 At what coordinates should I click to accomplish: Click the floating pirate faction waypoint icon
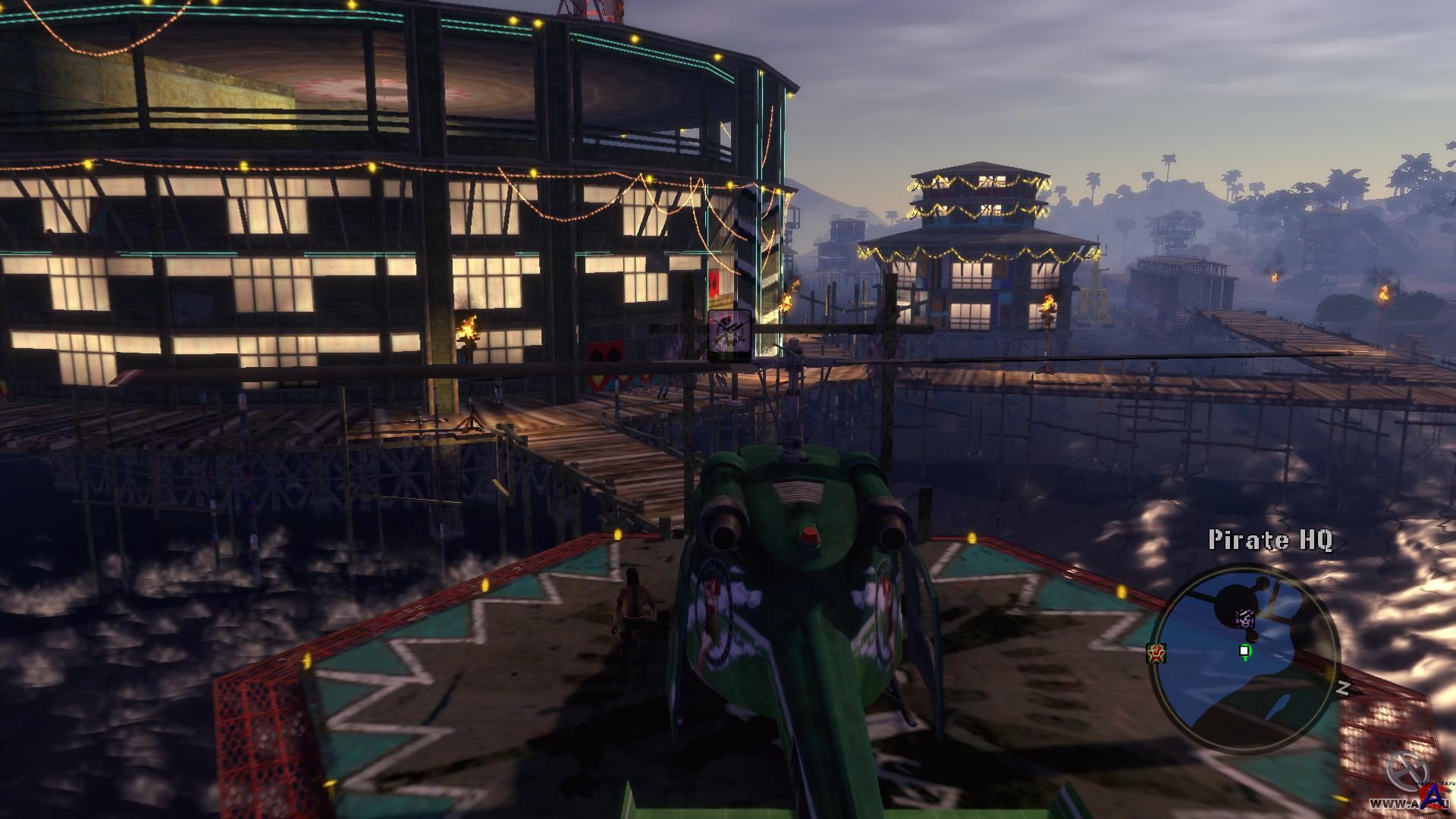(x=730, y=333)
